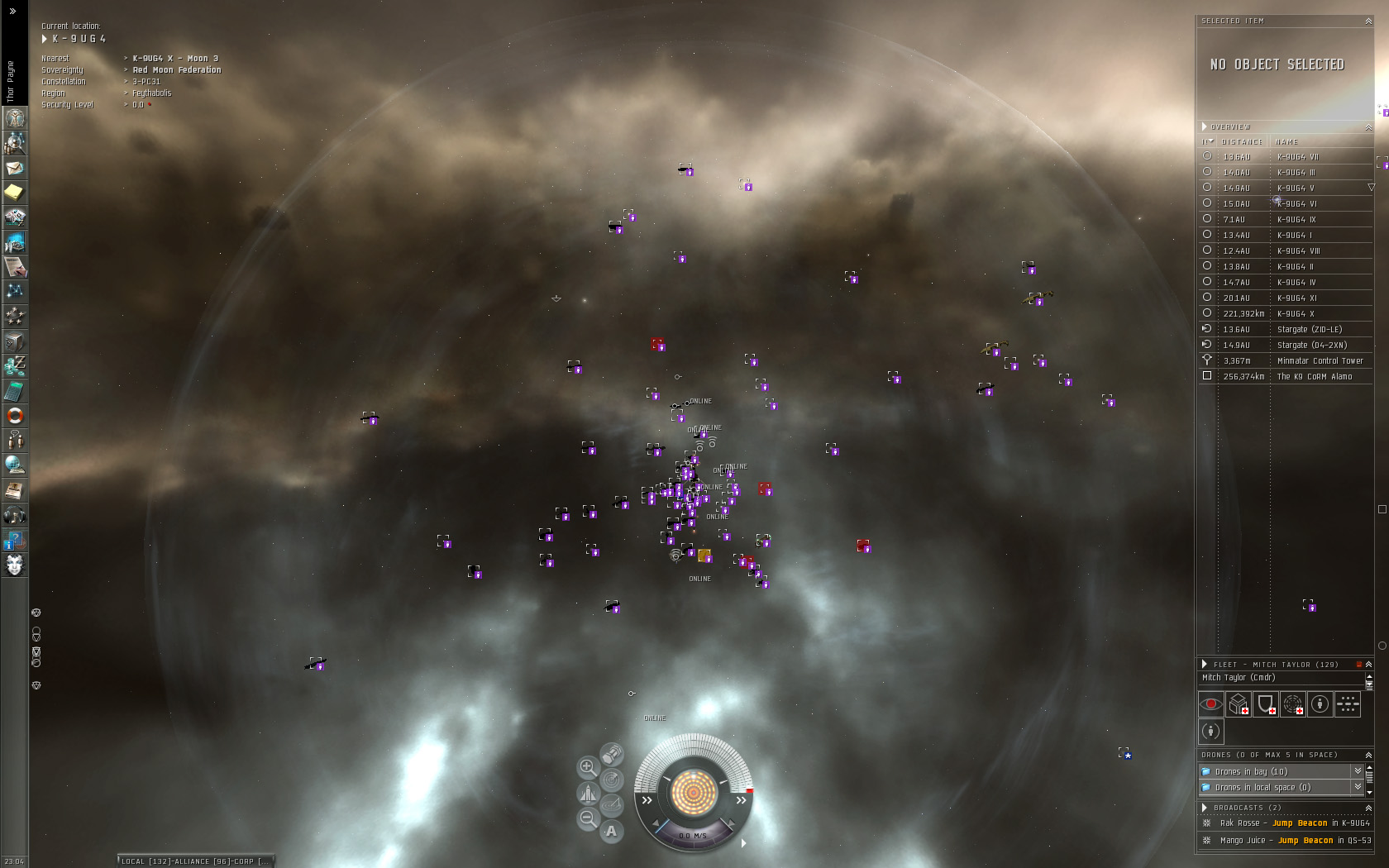This screenshot has height=868, width=1389.
Task: Sort overview by Distance column header
Action: [1242, 141]
